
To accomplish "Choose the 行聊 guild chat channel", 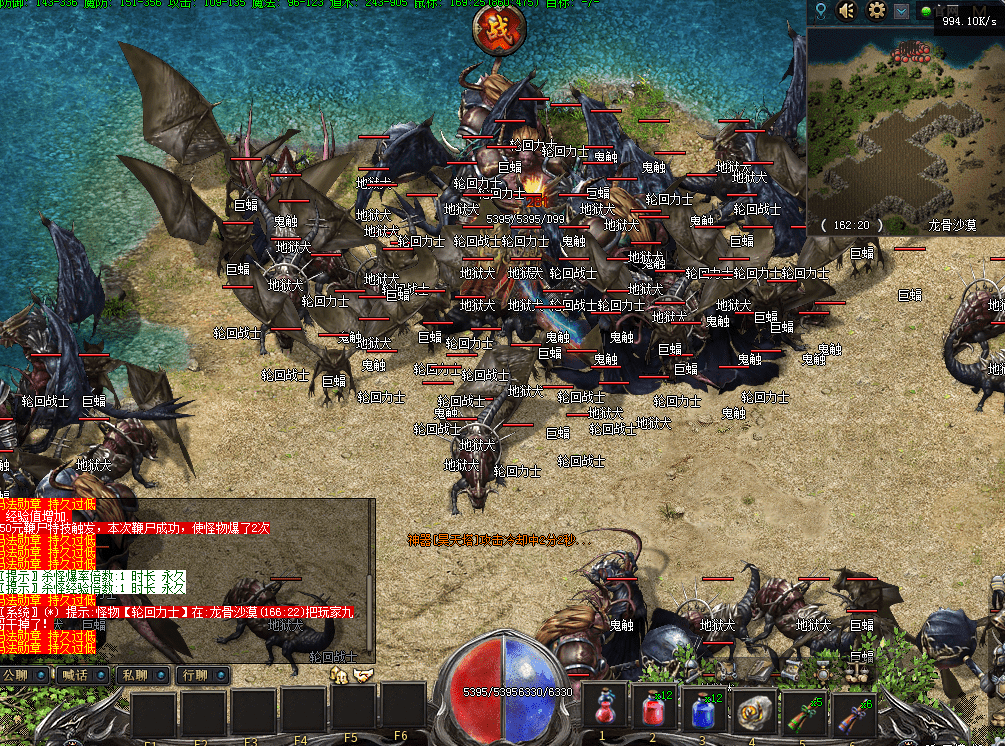I will [200, 675].
